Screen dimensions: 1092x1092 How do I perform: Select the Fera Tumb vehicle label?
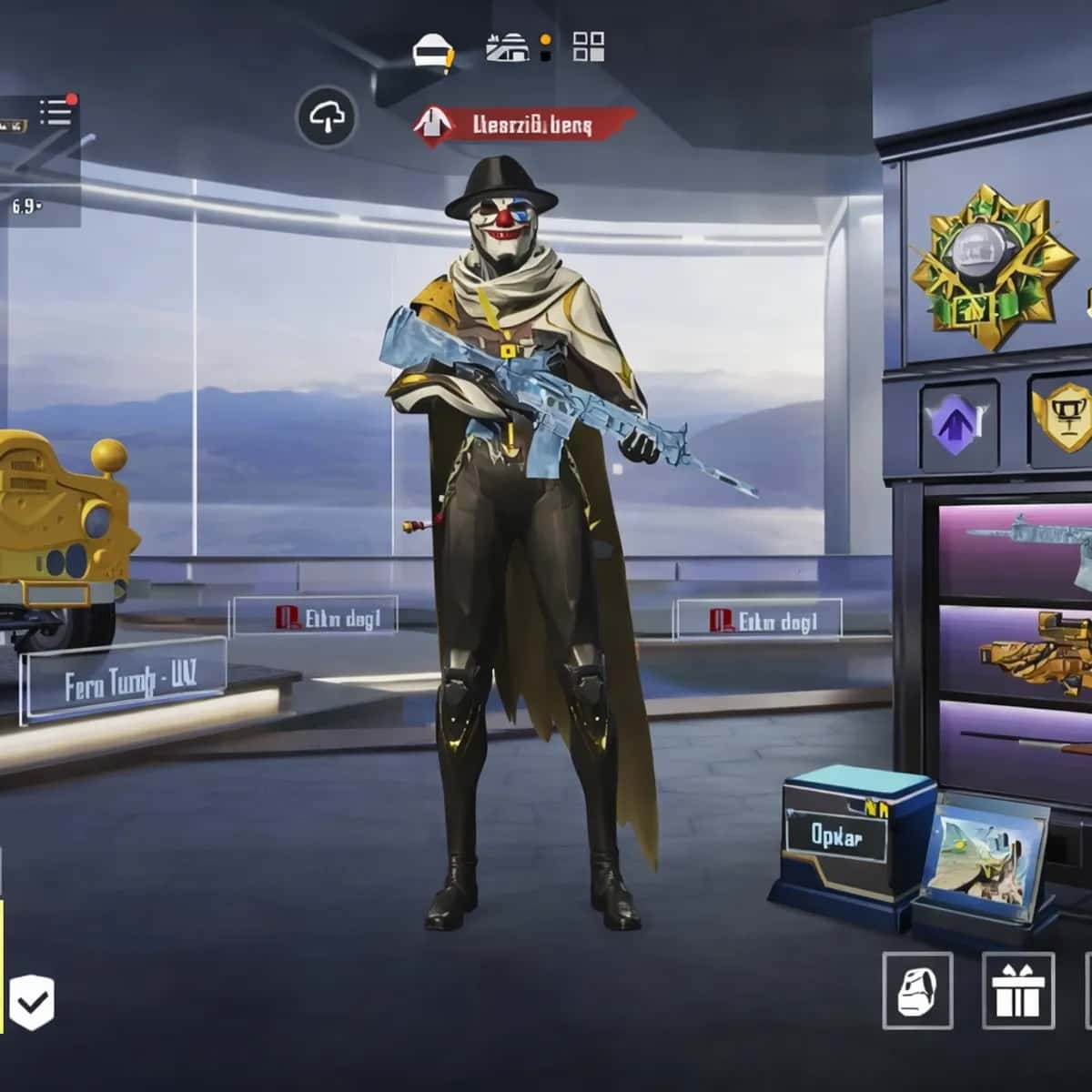click(123, 680)
